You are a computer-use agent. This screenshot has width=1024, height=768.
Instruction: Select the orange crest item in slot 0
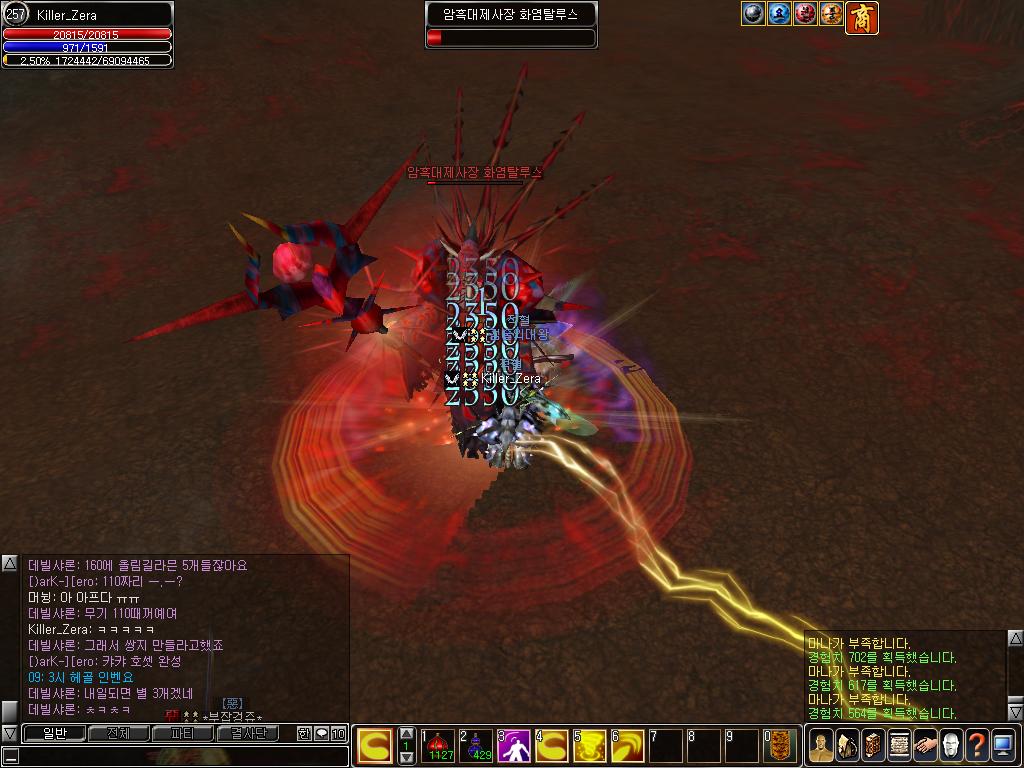pyautogui.click(x=781, y=746)
